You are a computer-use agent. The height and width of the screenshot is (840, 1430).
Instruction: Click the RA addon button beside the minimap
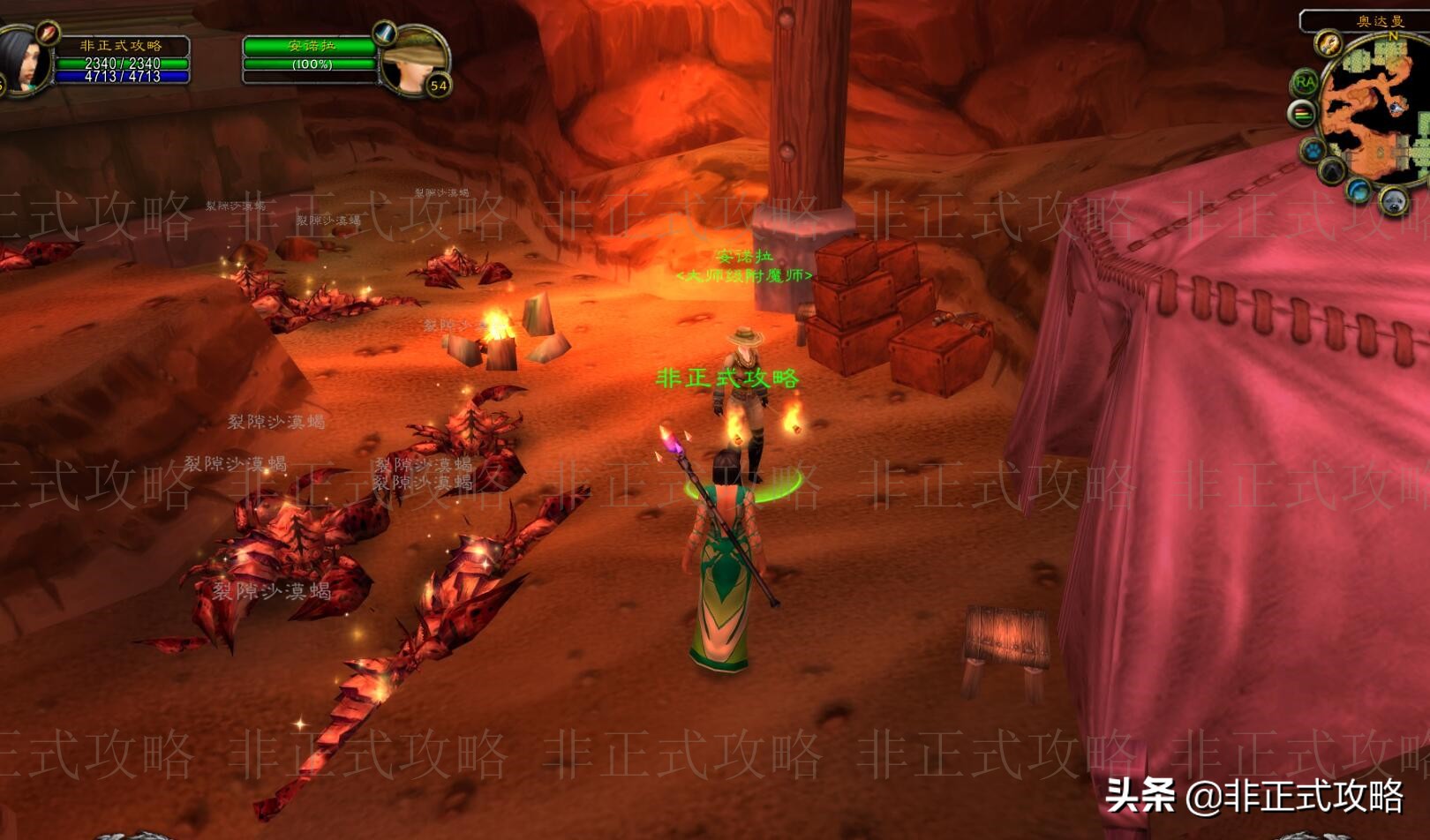pyautogui.click(x=1306, y=81)
